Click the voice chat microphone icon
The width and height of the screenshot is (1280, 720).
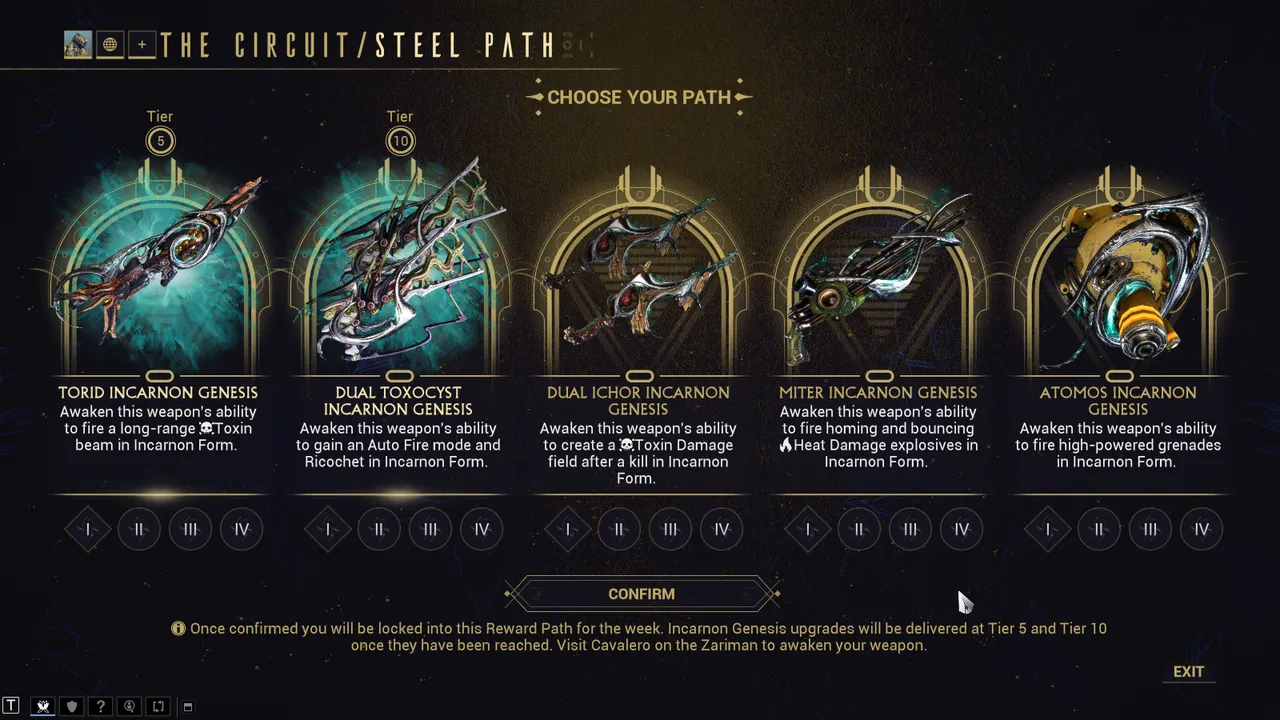tap(129, 707)
